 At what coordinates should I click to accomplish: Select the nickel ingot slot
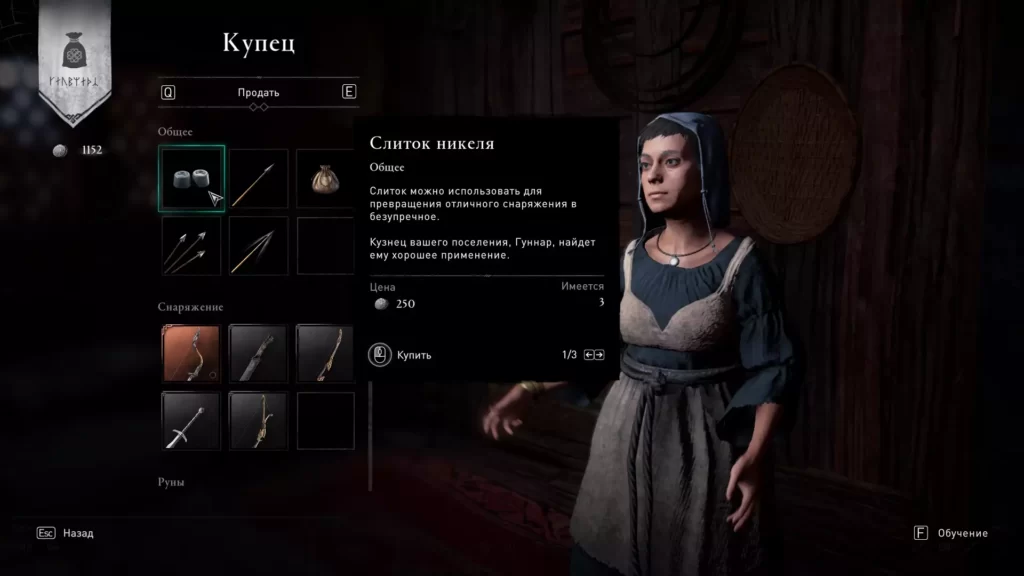(x=191, y=178)
